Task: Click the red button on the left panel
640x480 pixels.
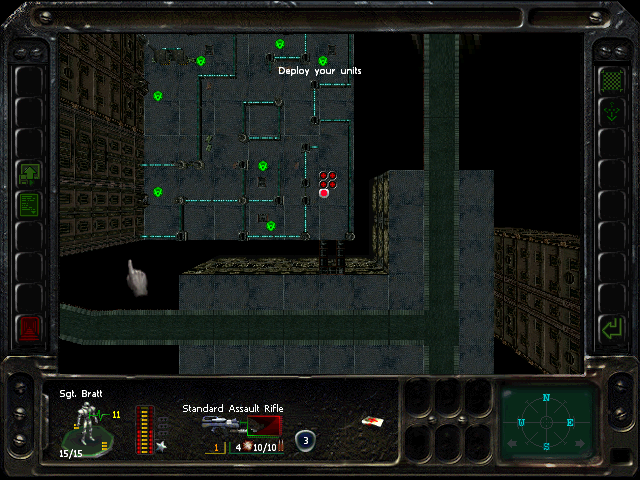Action: [x=30, y=327]
